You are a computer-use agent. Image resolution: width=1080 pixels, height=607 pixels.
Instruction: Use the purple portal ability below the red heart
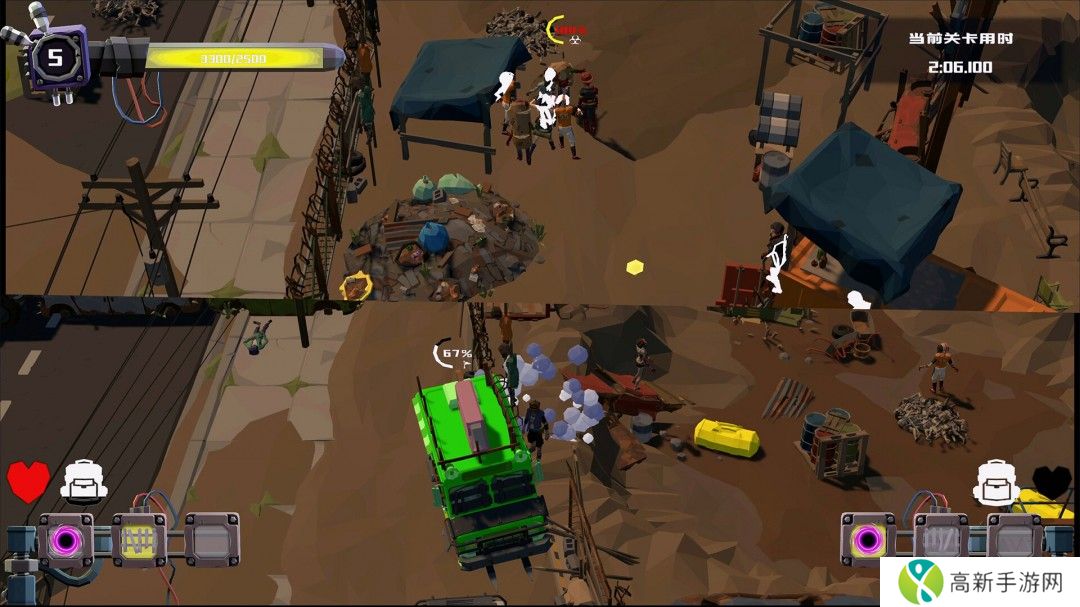[x=66, y=540]
